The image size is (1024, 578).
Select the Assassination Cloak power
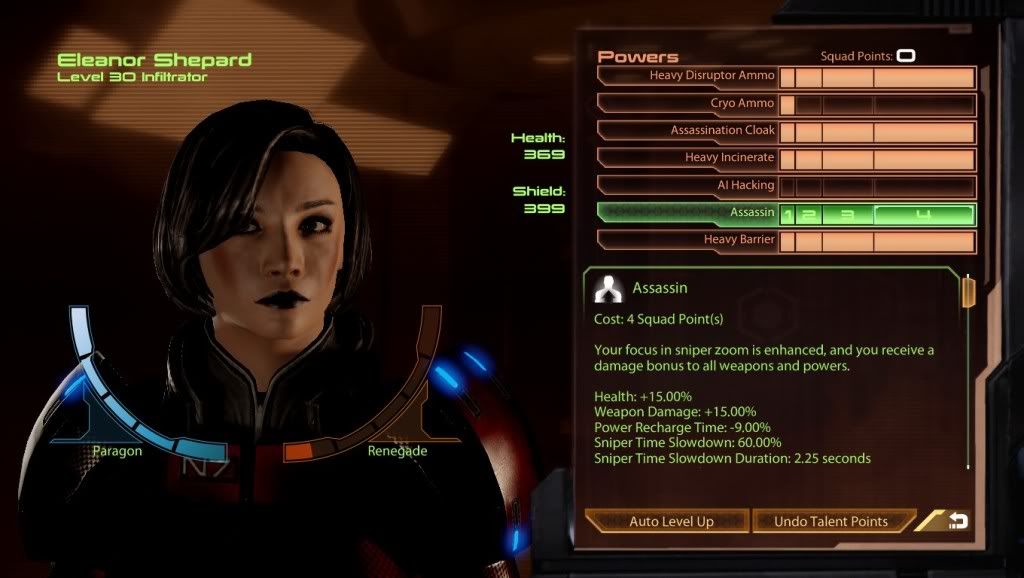click(x=688, y=130)
